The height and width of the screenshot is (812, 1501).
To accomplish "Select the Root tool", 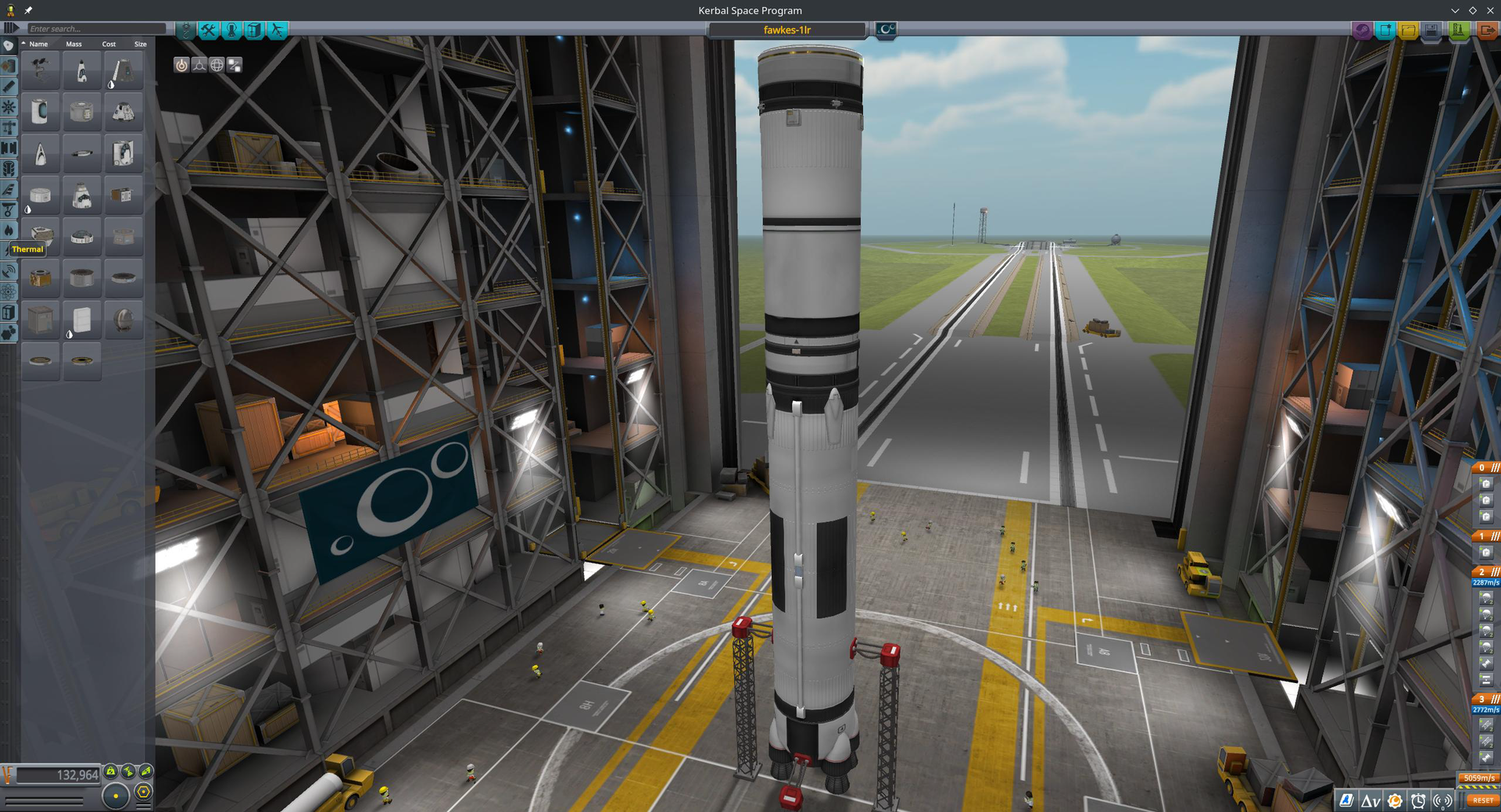I will [x=233, y=65].
